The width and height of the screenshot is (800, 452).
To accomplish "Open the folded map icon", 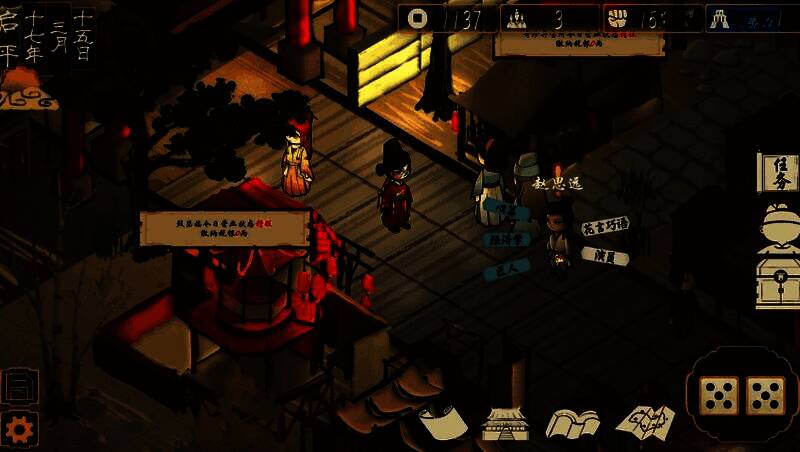I will (644, 422).
